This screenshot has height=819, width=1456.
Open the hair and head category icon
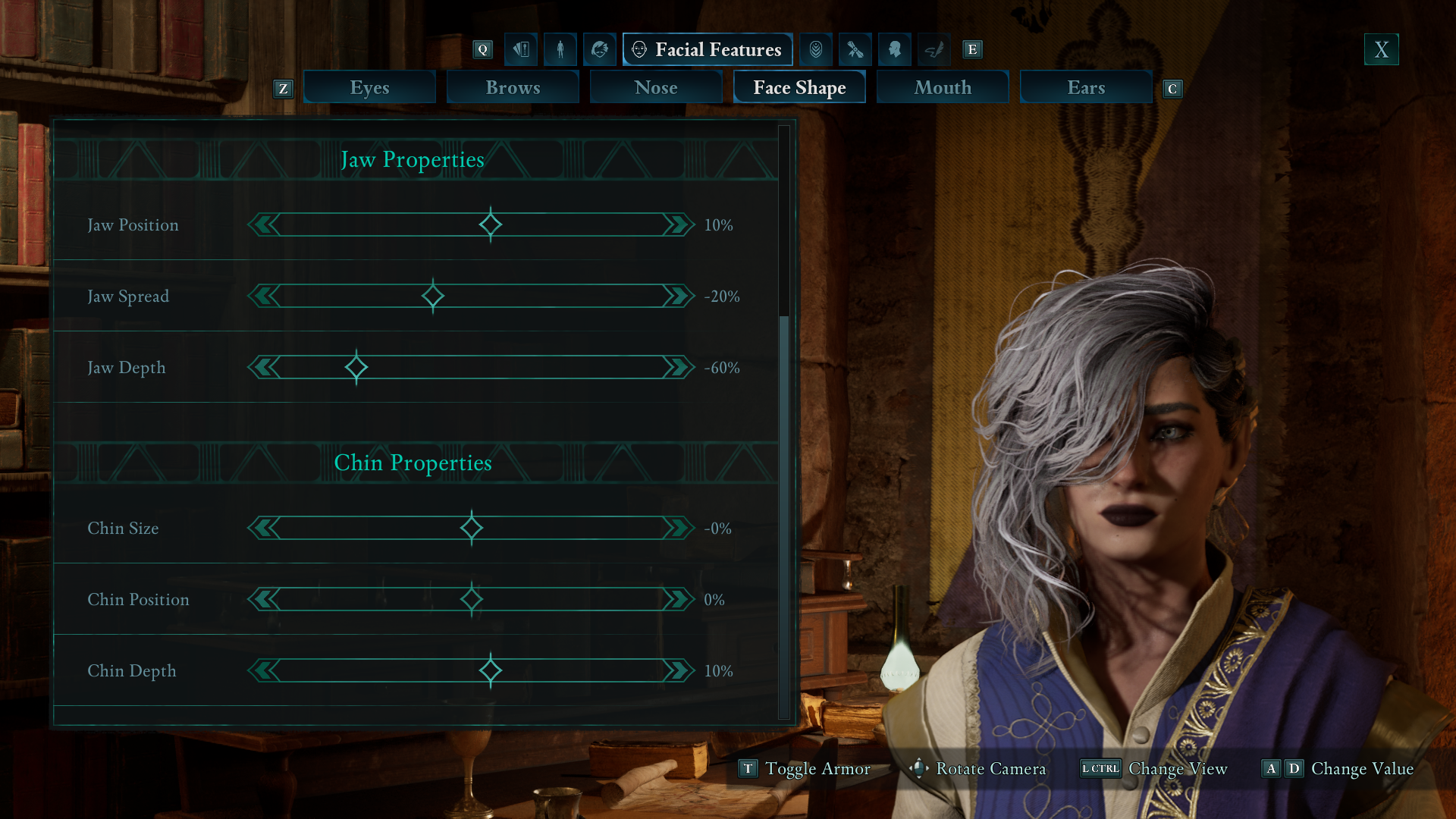pos(600,49)
